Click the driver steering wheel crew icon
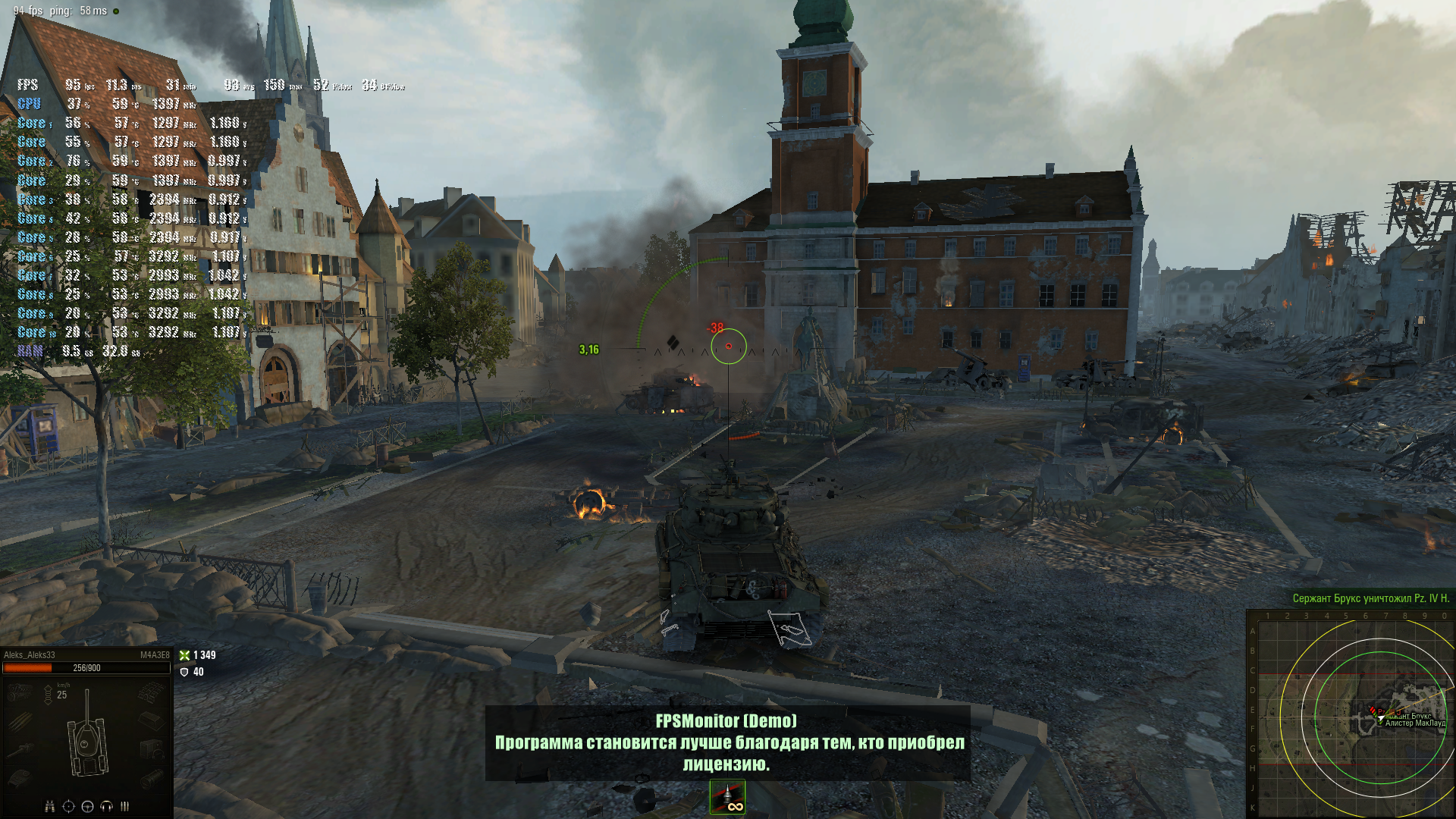 point(87,806)
